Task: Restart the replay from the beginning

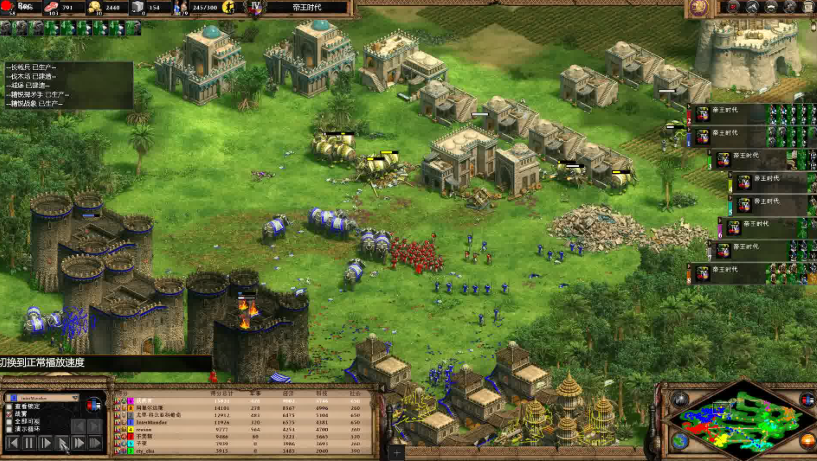Action: pyautogui.click(x=11, y=442)
